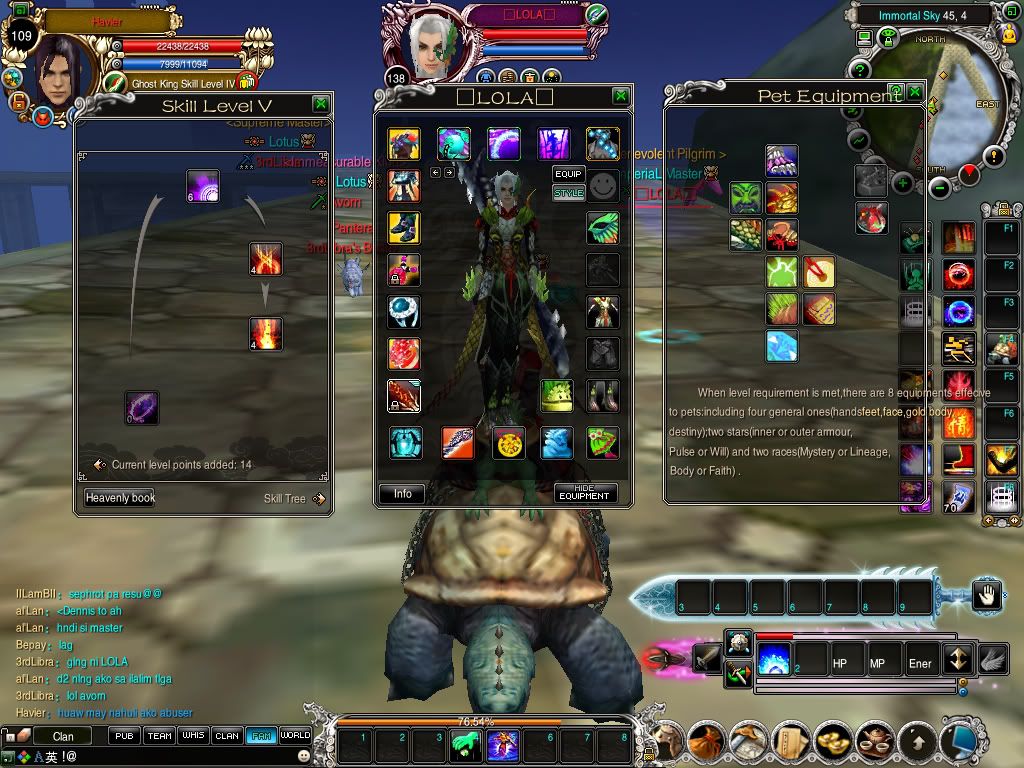Switch to the EQUIP view
This screenshot has height=768, width=1024.
coord(568,174)
